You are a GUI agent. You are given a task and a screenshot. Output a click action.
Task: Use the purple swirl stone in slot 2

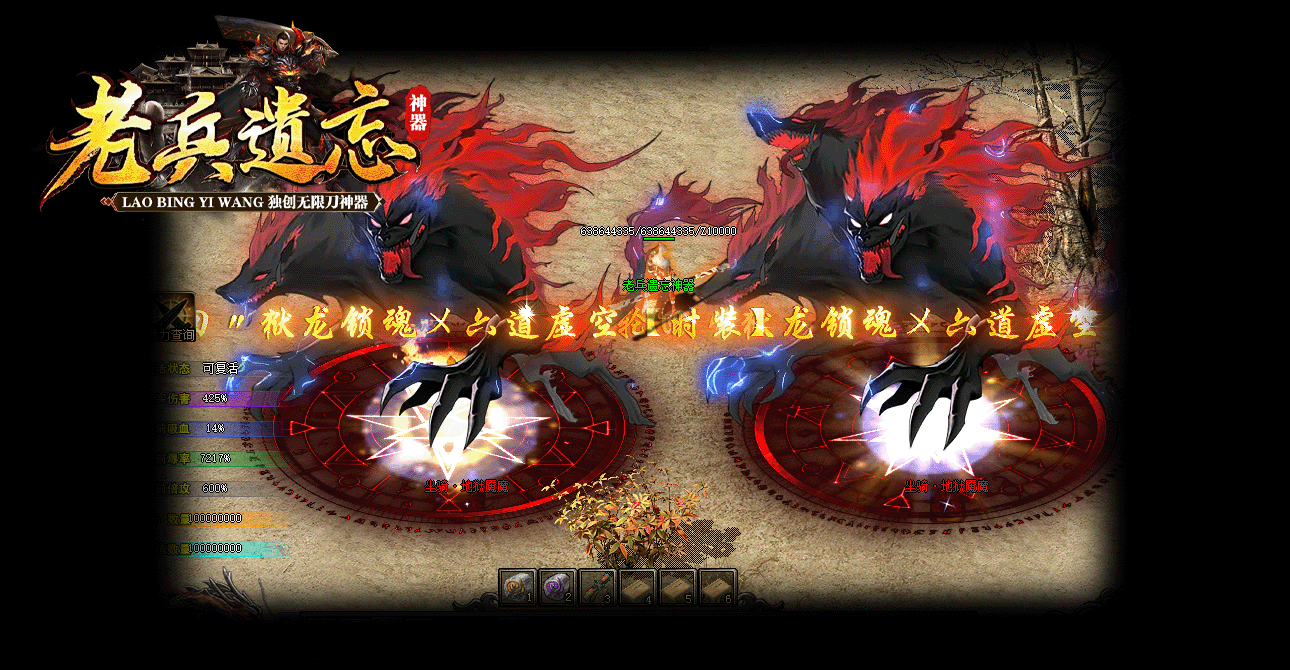coord(557,587)
